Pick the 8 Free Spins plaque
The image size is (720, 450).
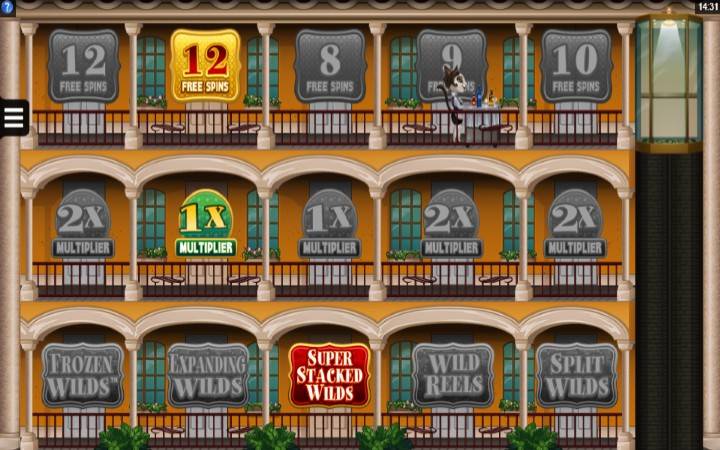329,65
